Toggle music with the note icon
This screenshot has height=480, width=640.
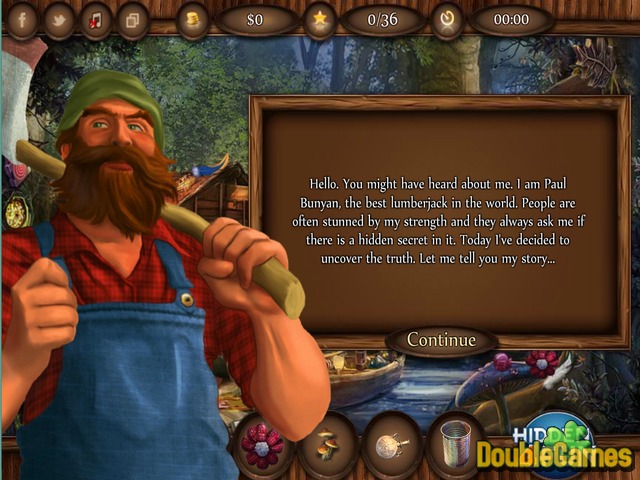tap(95, 20)
